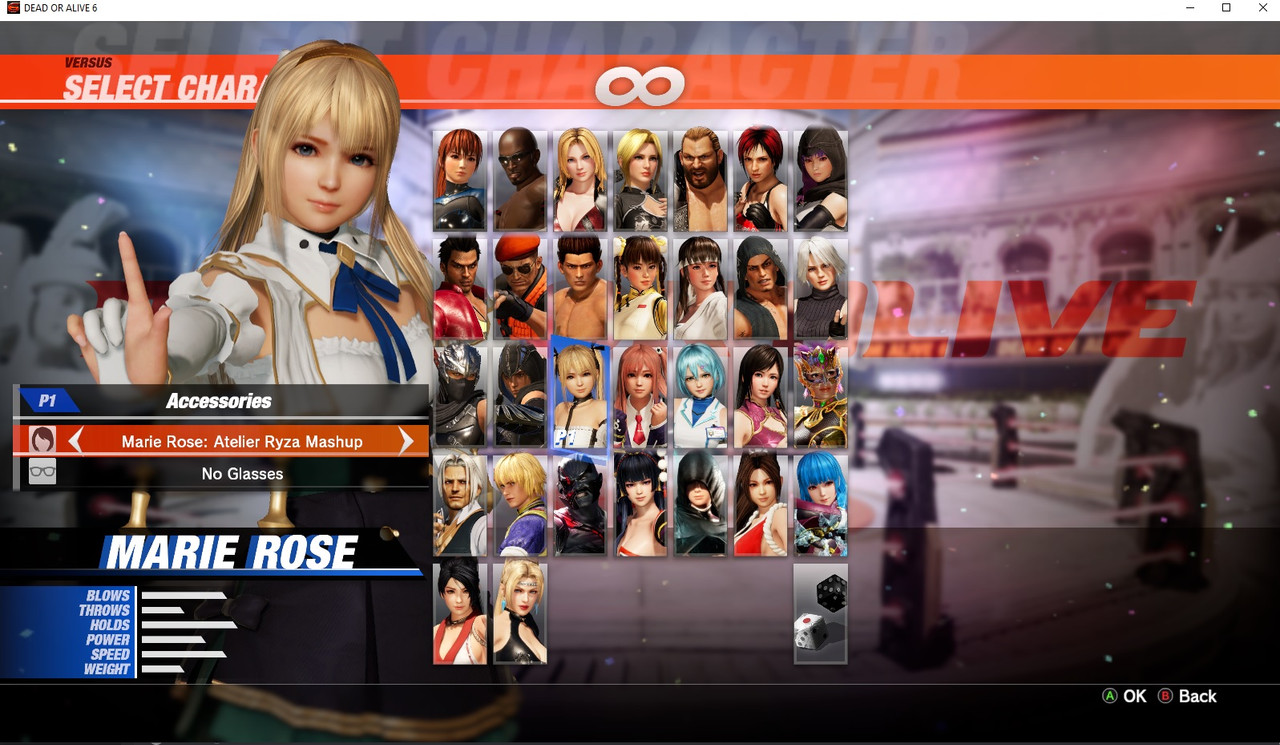This screenshot has height=745, width=1280.
Task: Select the highlighted Marie Rose portrait
Action: pos(580,396)
